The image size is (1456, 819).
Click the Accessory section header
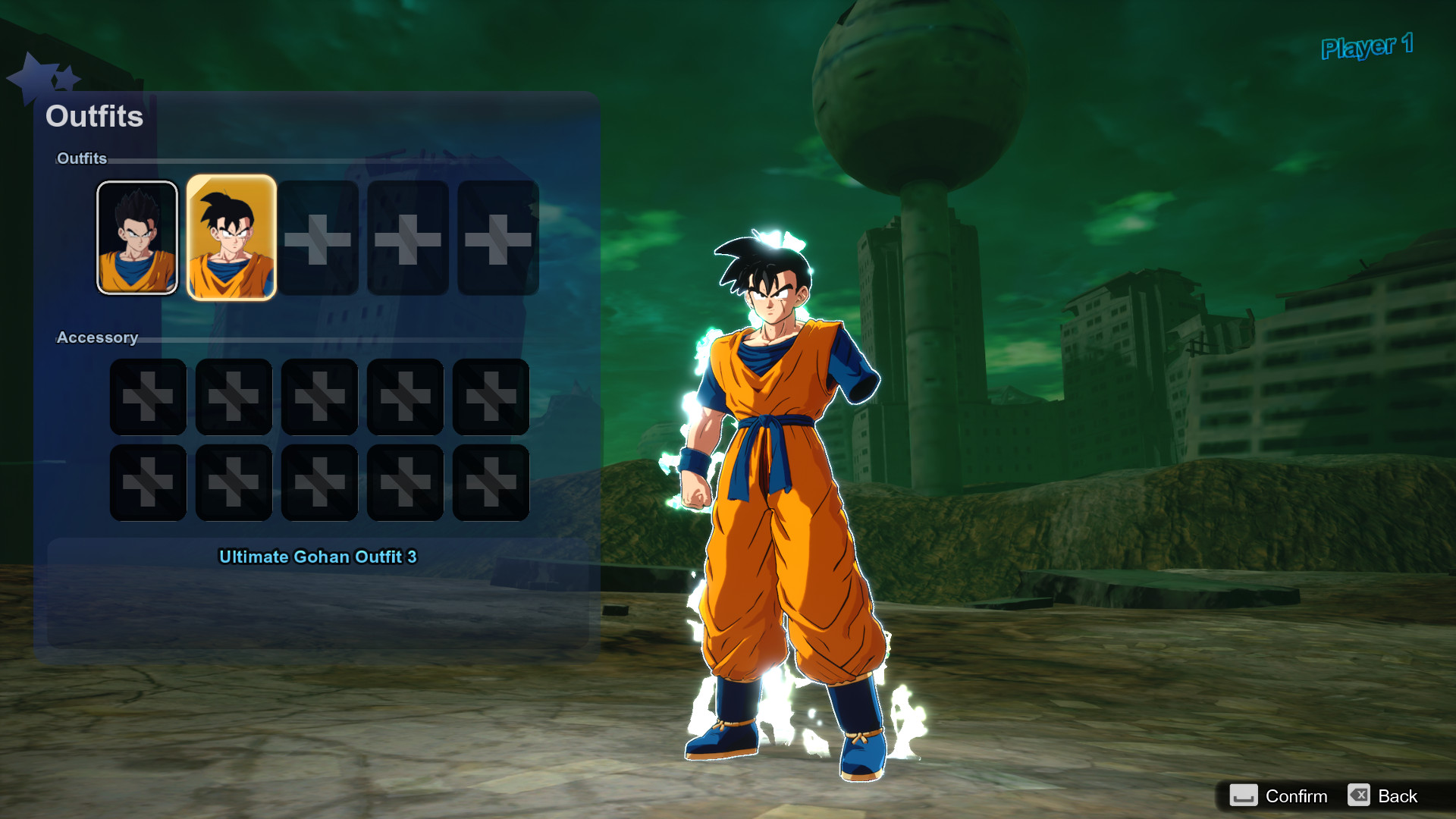pyautogui.click(x=97, y=337)
